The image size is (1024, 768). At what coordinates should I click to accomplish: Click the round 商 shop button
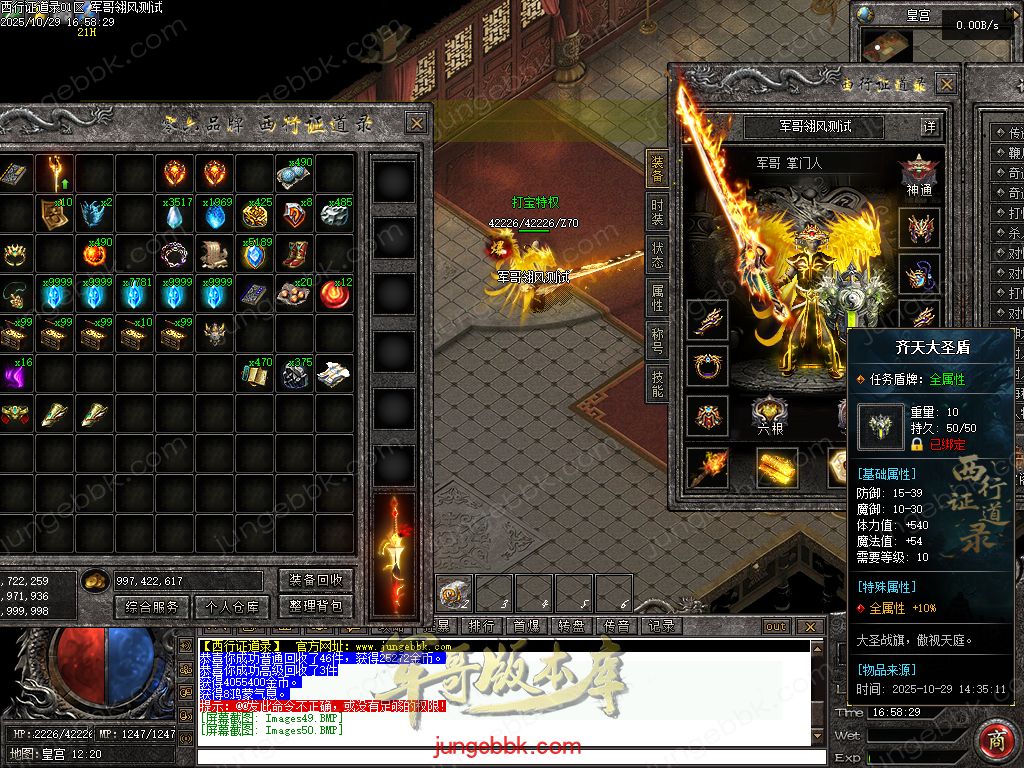point(996,741)
